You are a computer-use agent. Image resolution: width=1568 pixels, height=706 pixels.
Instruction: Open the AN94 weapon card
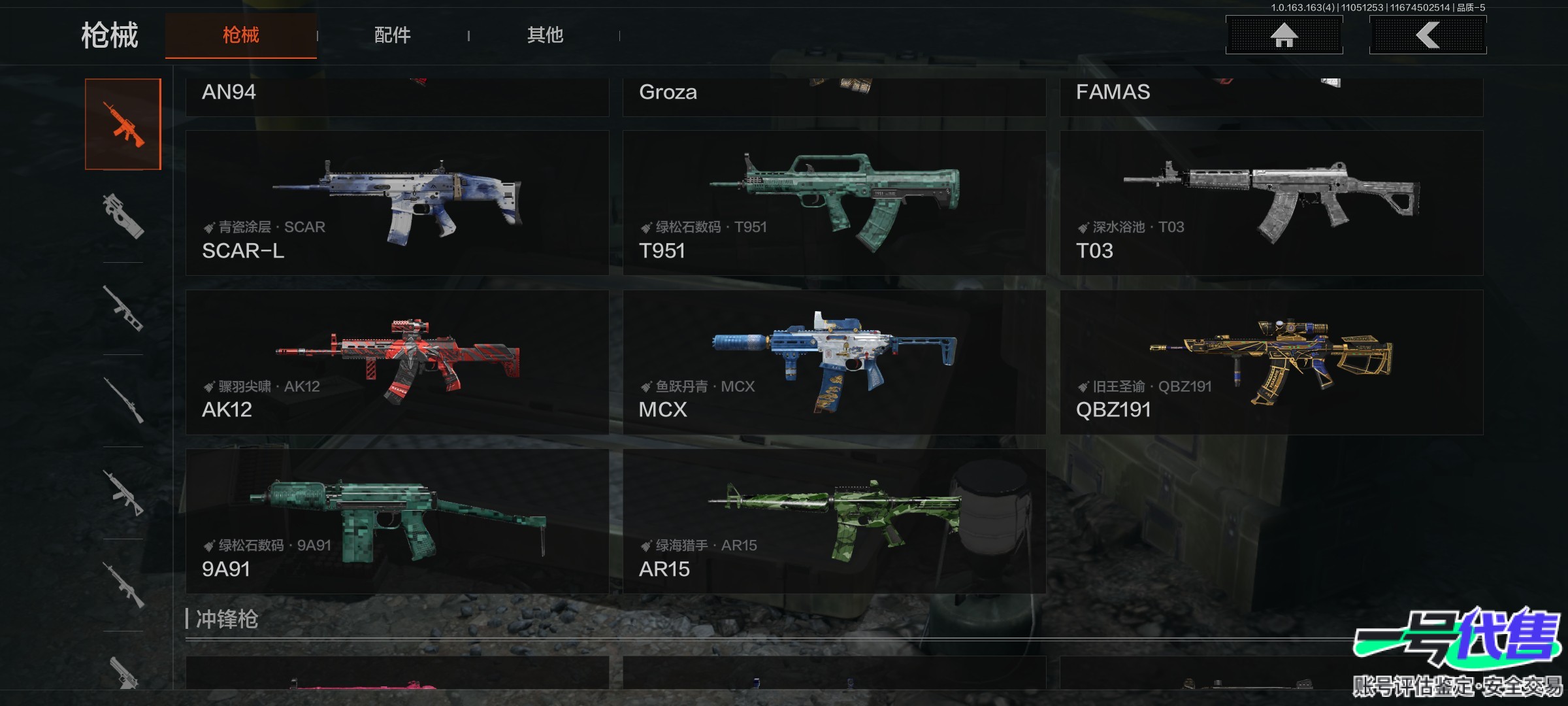tap(397, 97)
